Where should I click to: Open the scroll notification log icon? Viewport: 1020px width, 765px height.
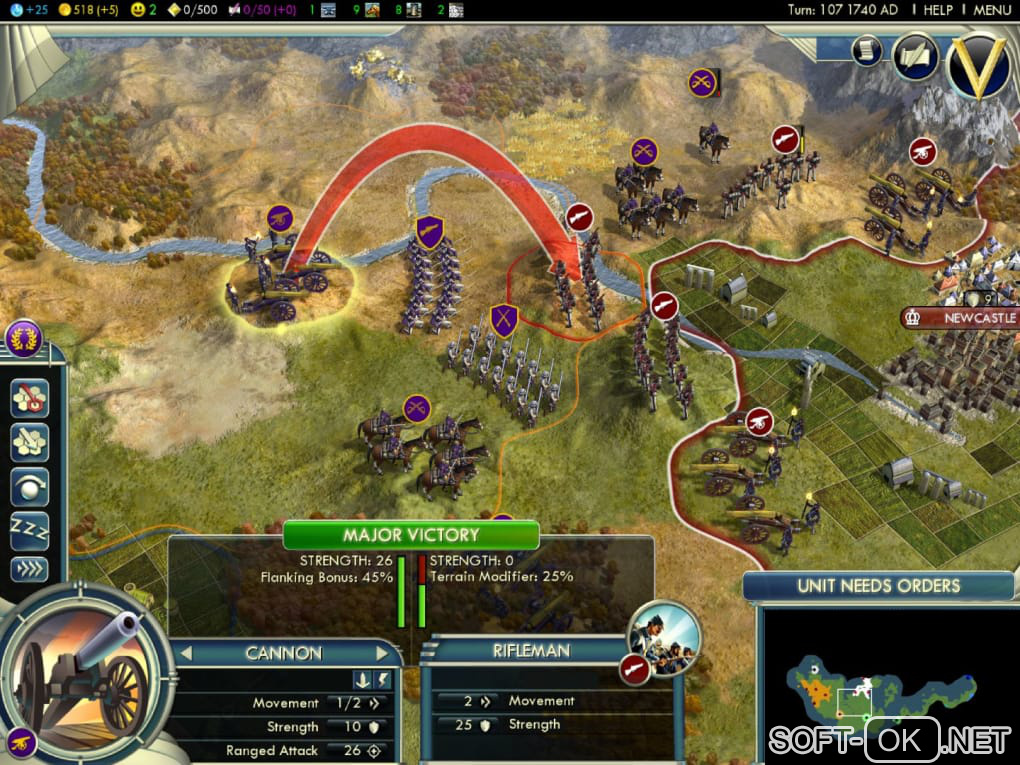[x=866, y=50]
